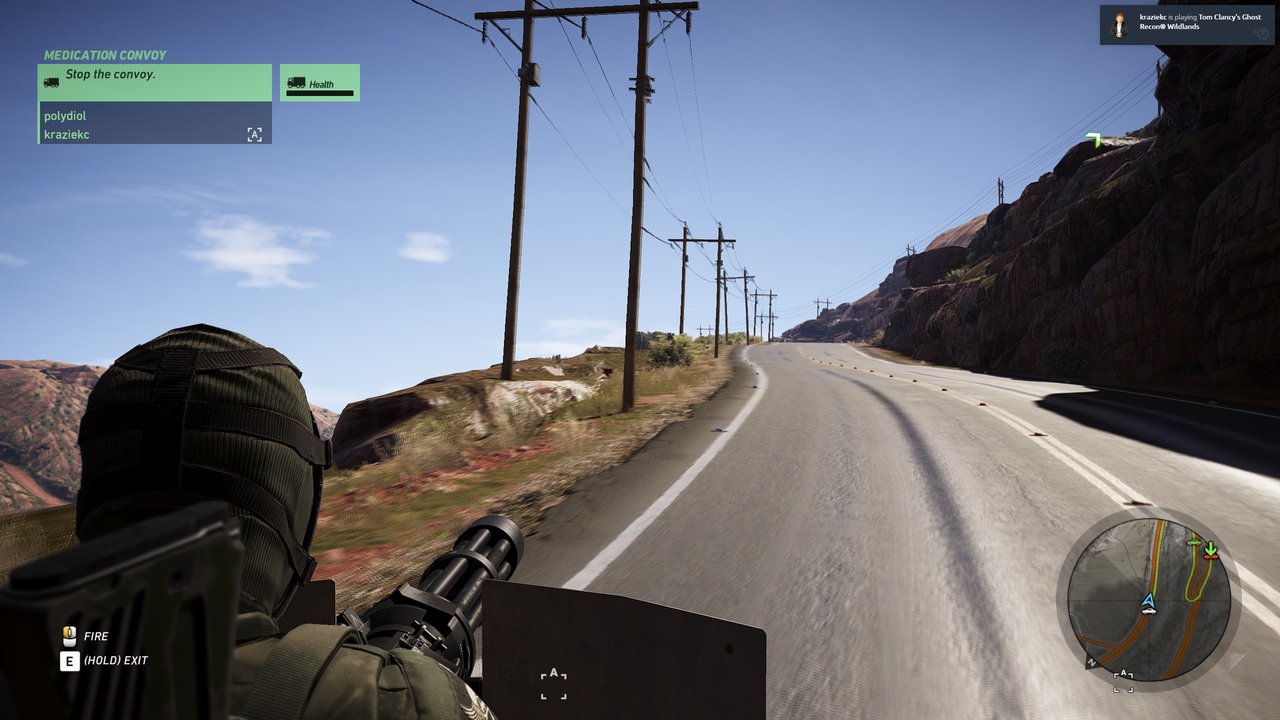1280x720 pixels.
Task: Select the Medication Convoy mission tracker
Action: tap(105, 56)
